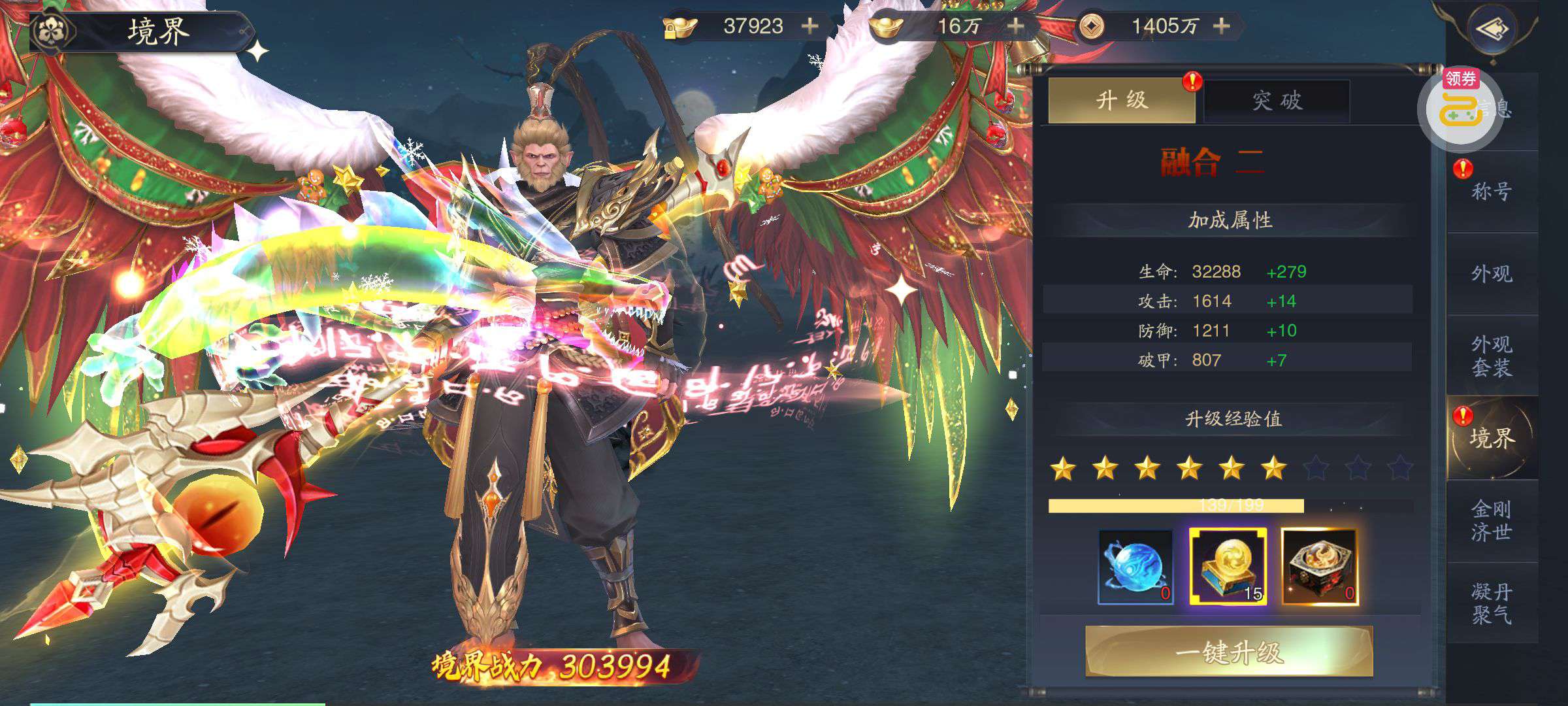Add more copper coins (1405万)
The image size is (1568, 706).
(x=1221, y=26)
